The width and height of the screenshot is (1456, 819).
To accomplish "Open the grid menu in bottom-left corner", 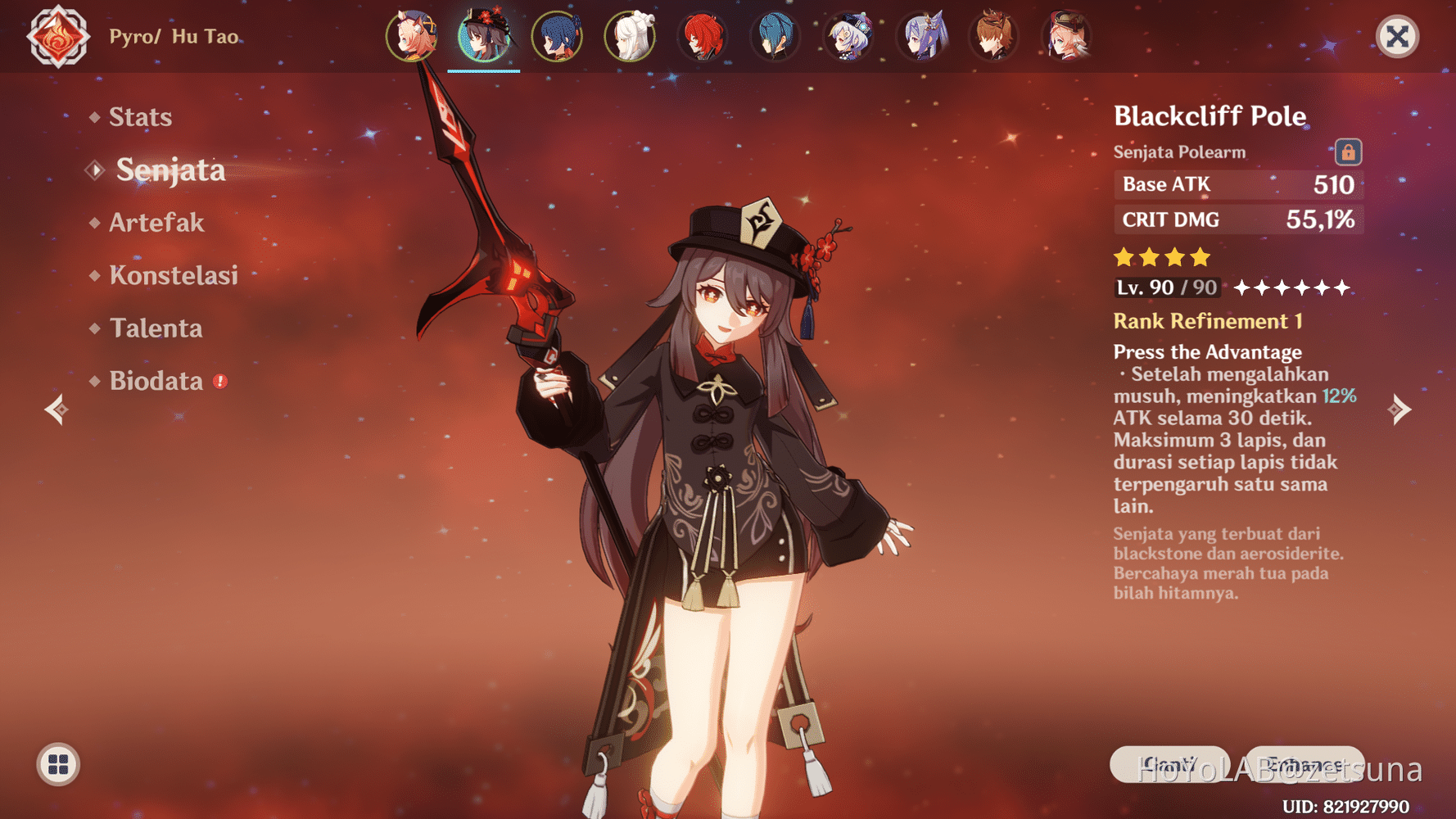I will pos(57,766).
